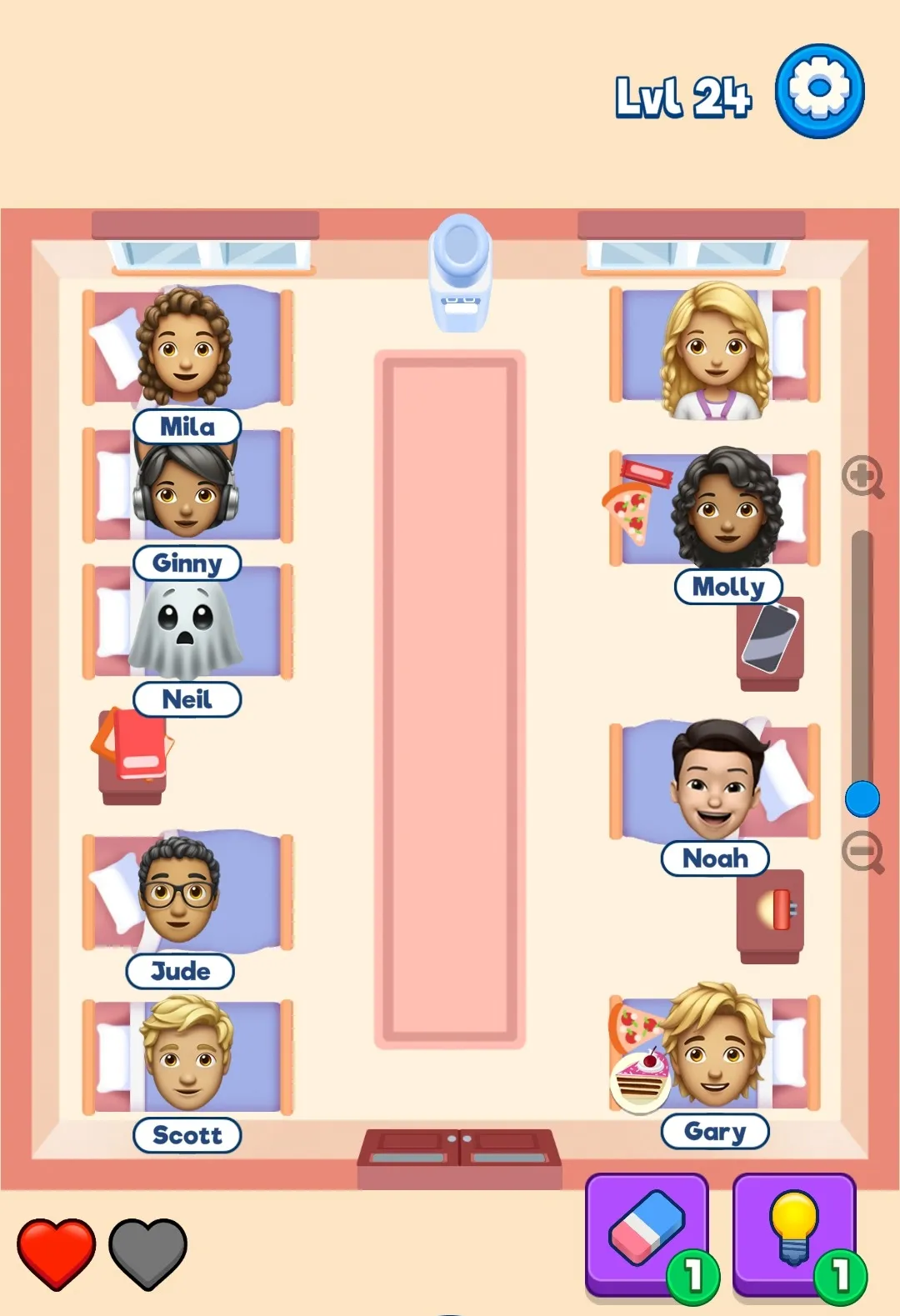Select Mila's name tag
Image resolution: width=900 pixels, height=1316 pixels.
187,427
